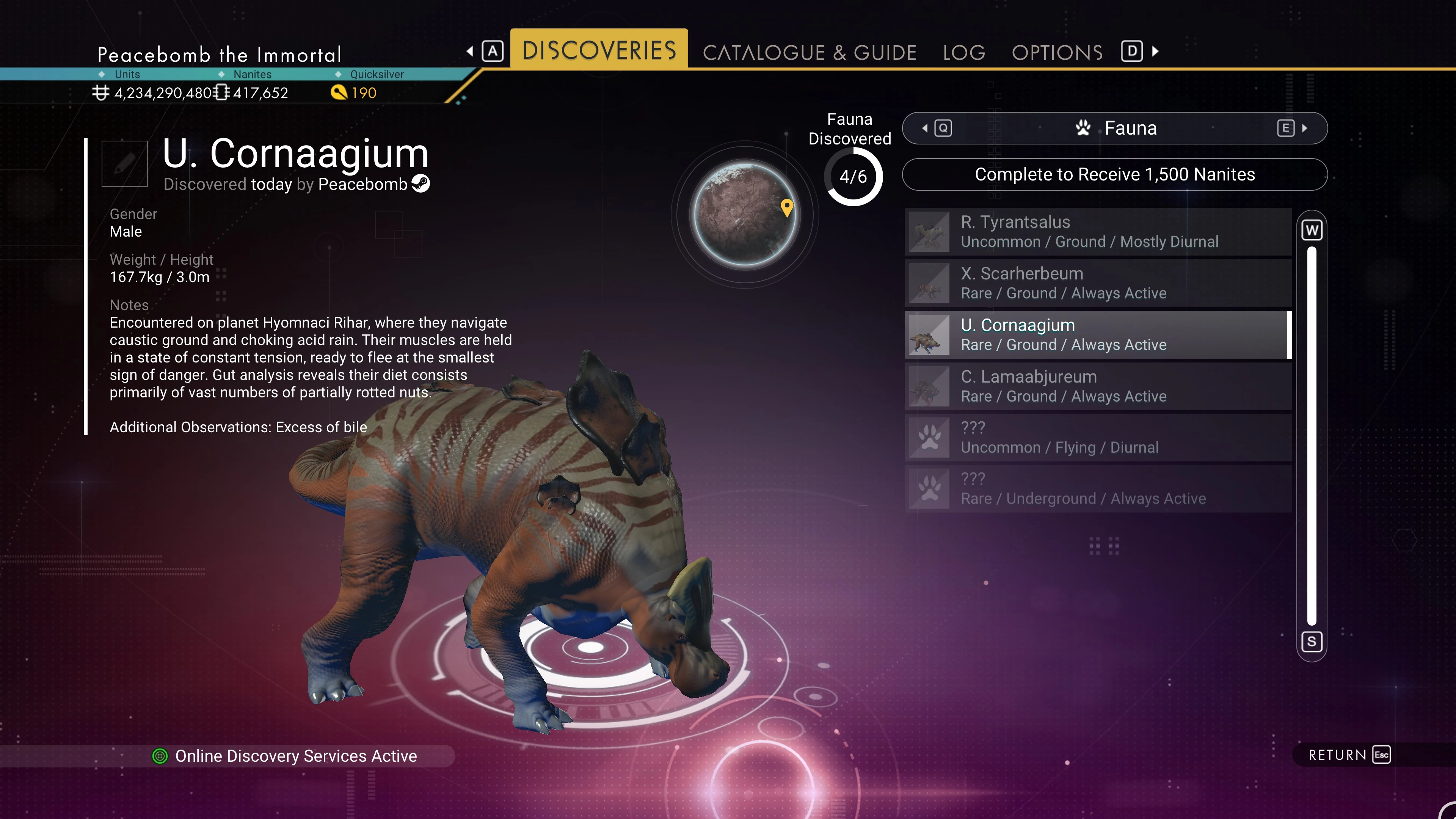Click the Return button
Screen dimensions: 1456x819
pos(1349,755)
